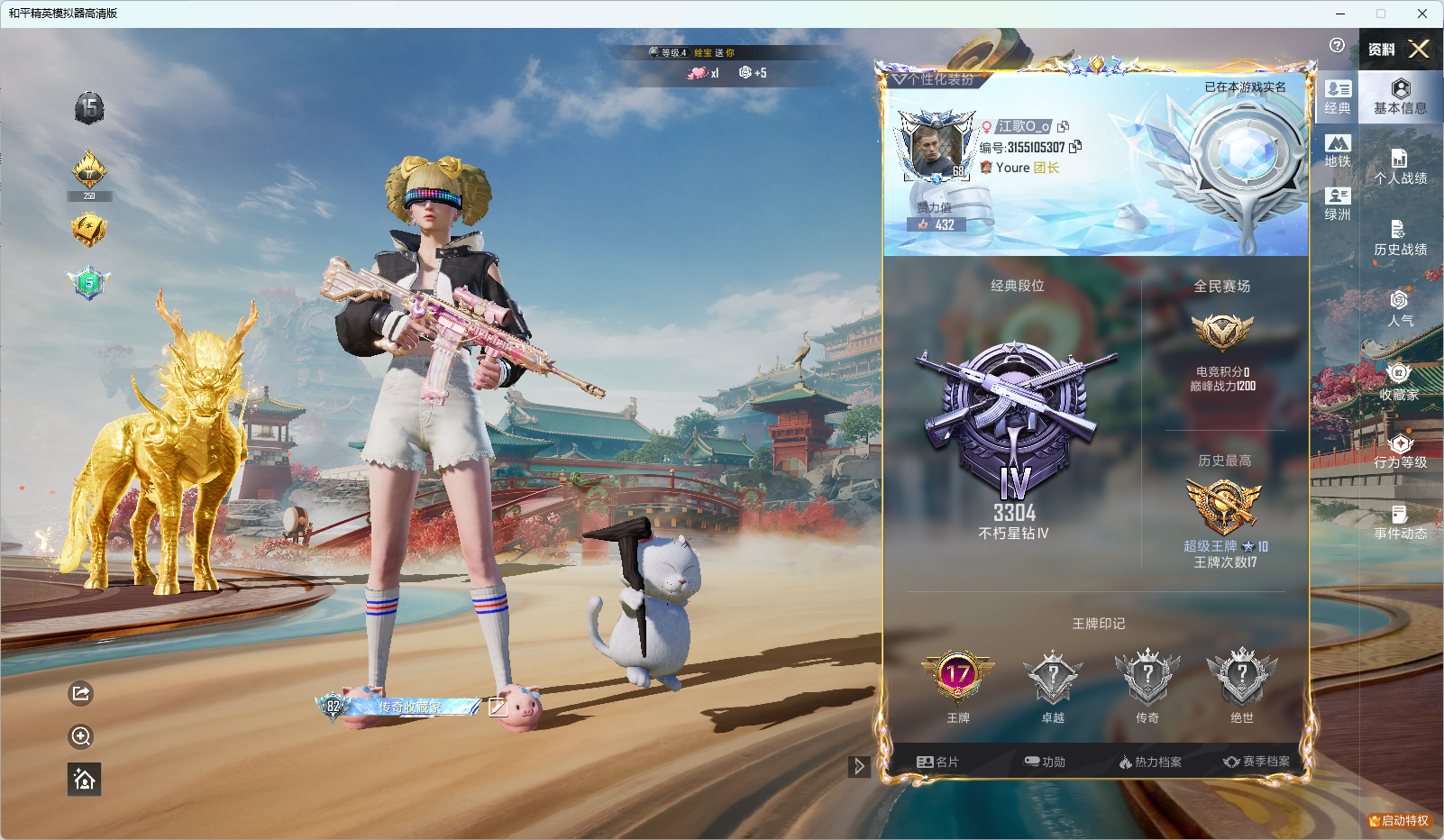Click the magnifier zoom icon
This screenshot has height=840, width=1444.
pos(81,736)
